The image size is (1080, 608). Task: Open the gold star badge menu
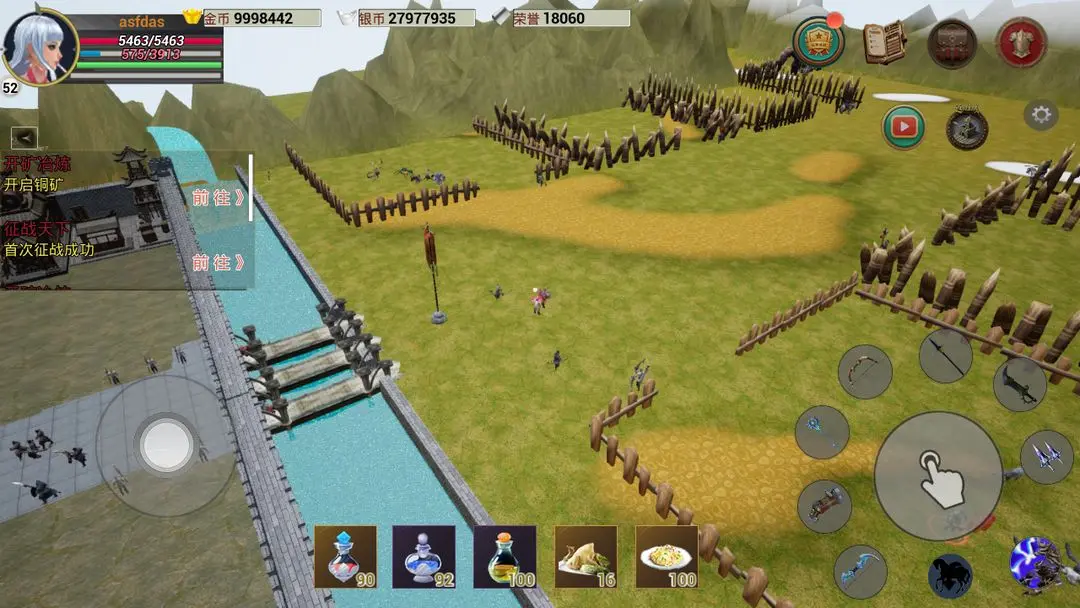click(818, 42)
